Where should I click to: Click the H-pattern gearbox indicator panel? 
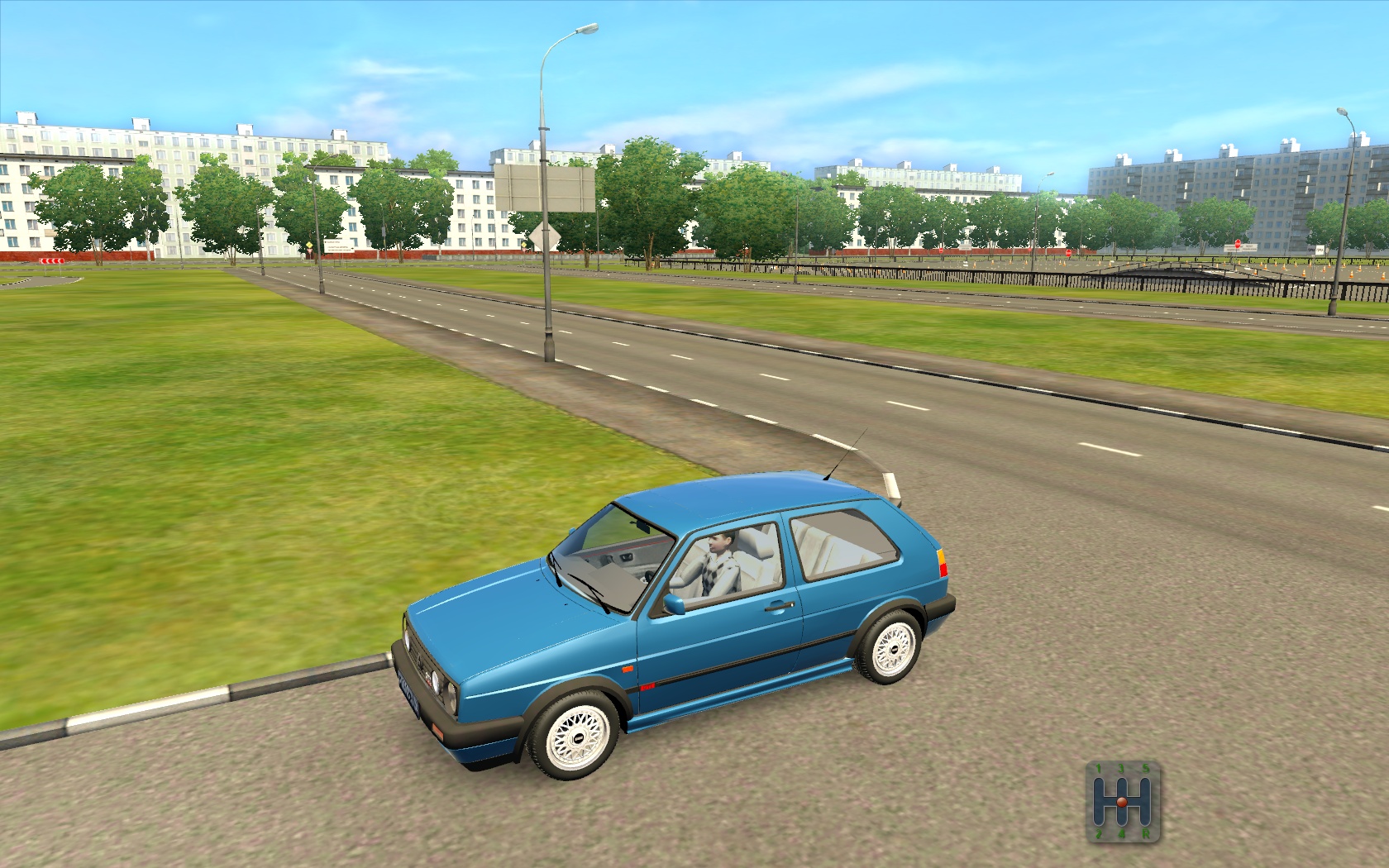(1123, 800)
